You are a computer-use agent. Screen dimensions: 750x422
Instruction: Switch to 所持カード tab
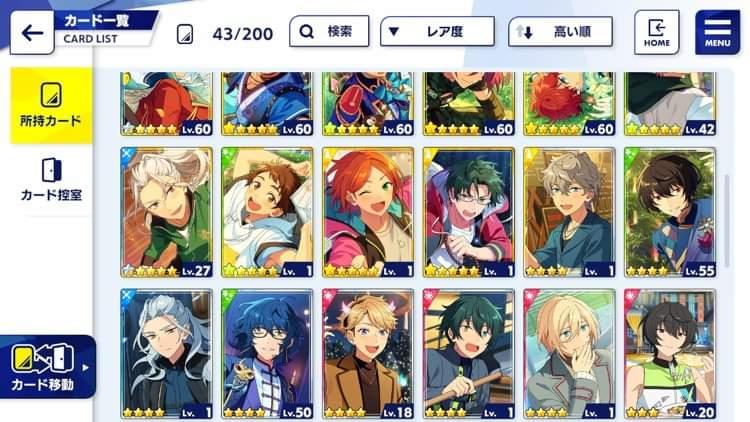pyautogui.click(x=50, y=106)
